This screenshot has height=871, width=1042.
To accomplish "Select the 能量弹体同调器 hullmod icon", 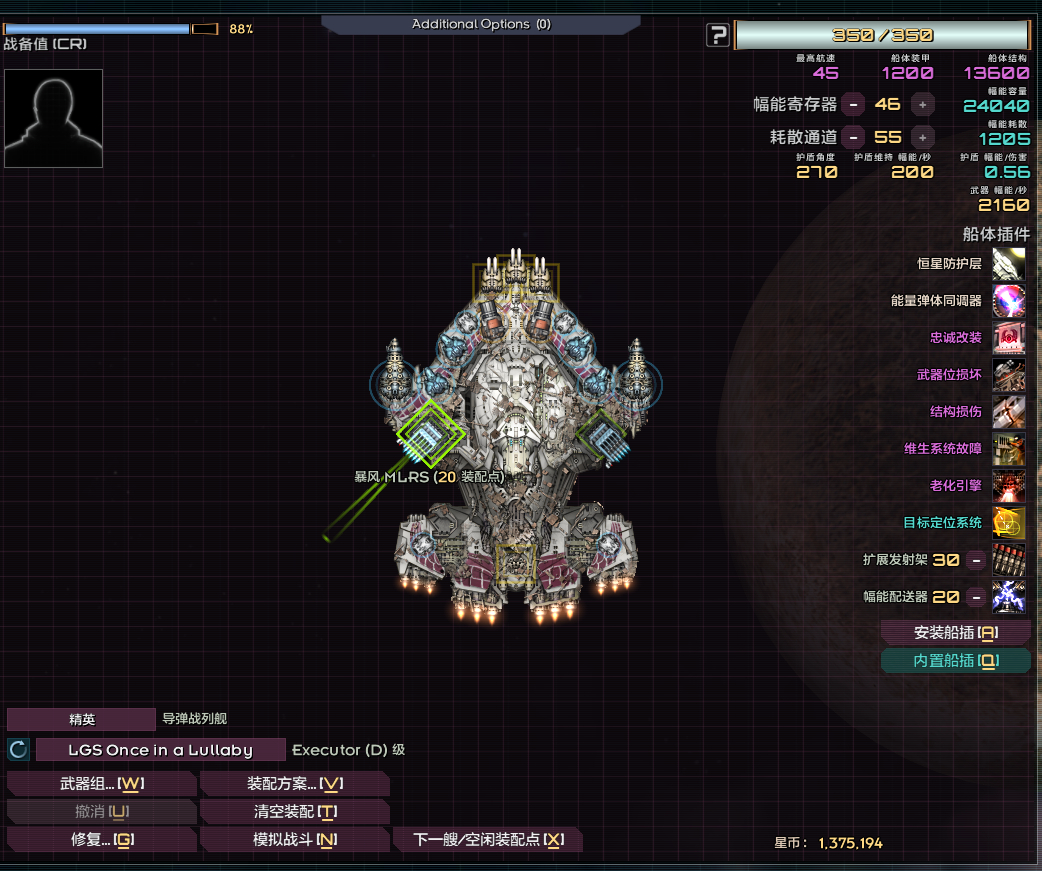I will [x=1009, y=301].
